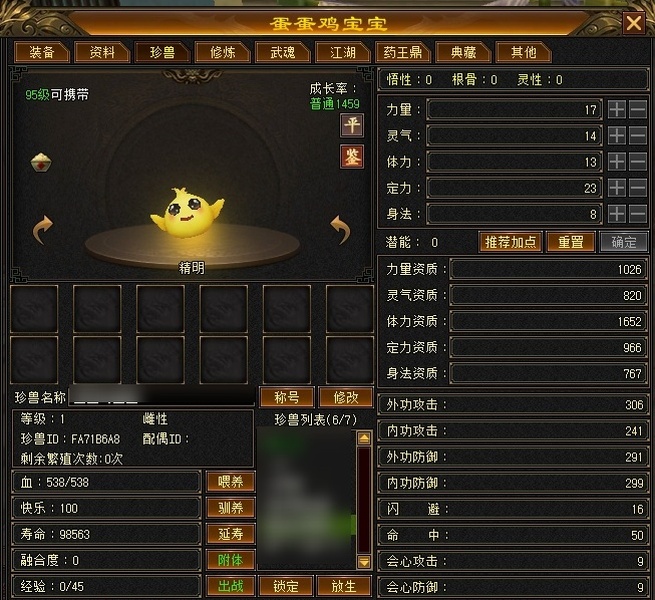Image resolution: width=655 pixels, height=600 pixels.
Task: Switch to the 装备 tab
Action: click(42, 52)
